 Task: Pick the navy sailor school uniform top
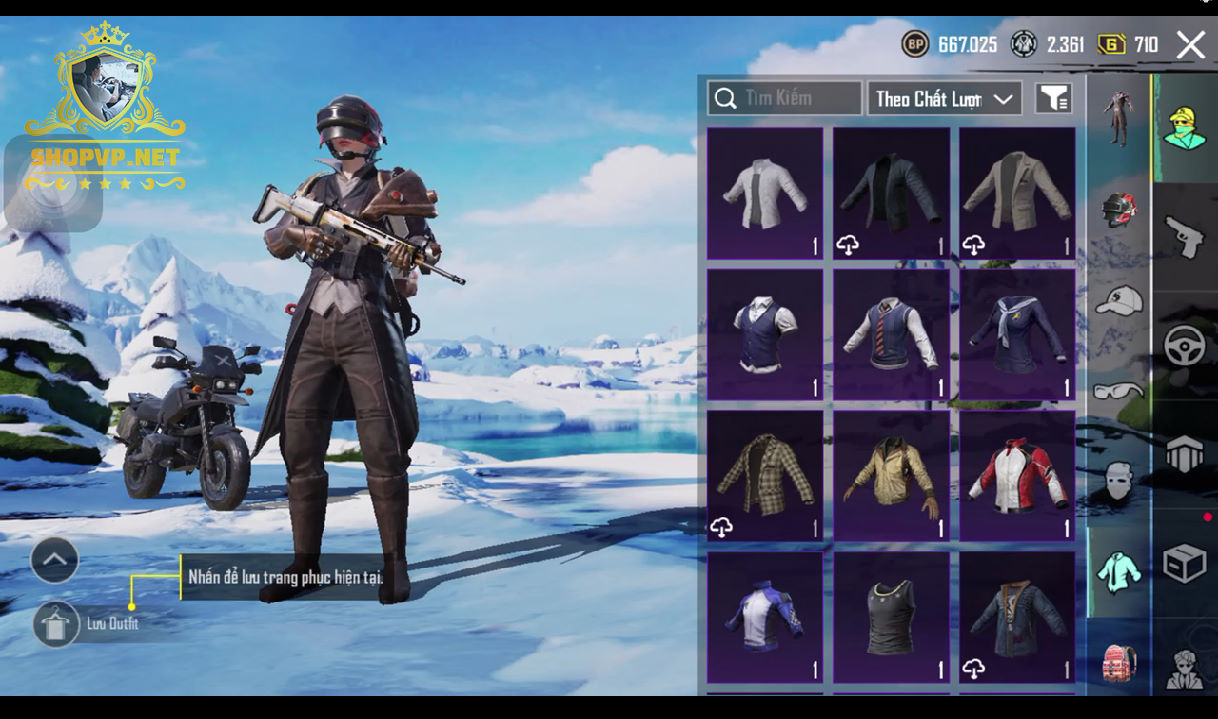tap(1017, 334)
